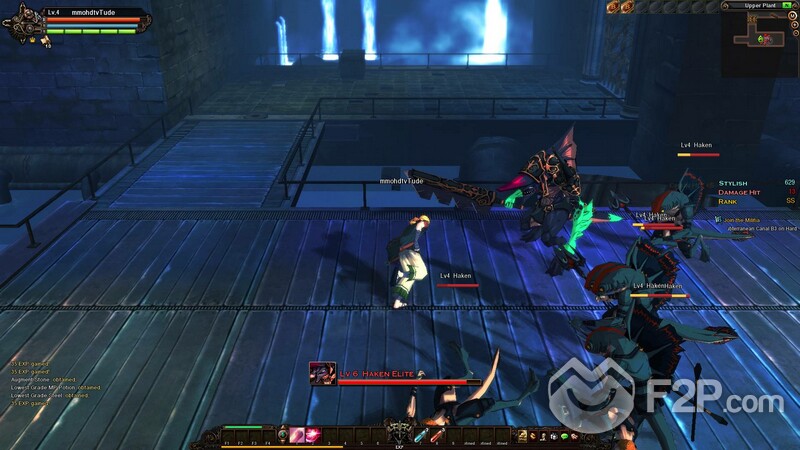Toggle the green minimap button beside Upper Plant
This screenshot has width=800, height=450.
(786, 6)
